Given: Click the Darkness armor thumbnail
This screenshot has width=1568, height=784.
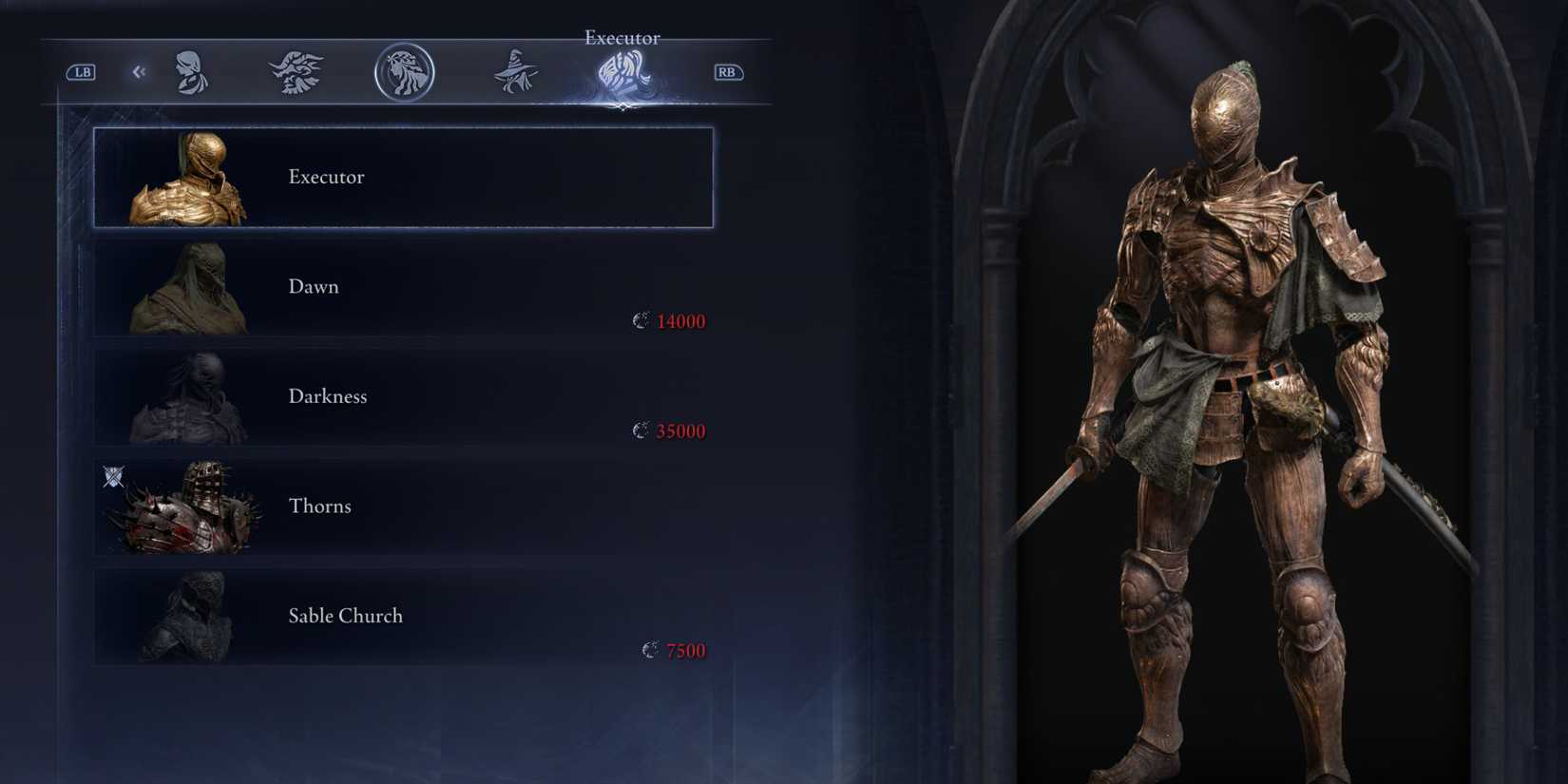Looking at the screenshot, I should [195, 399].
